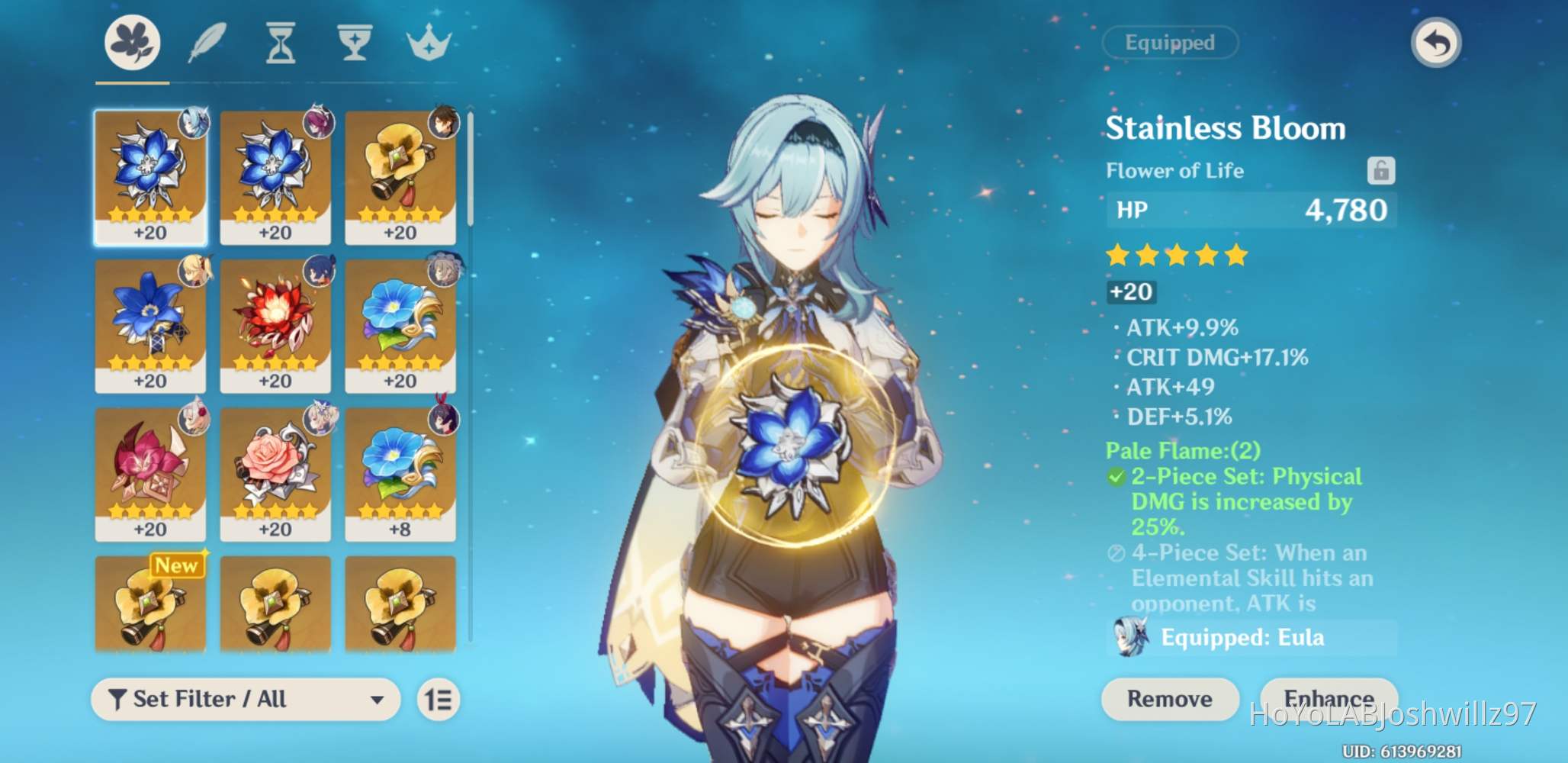Open the Sands of Eon artifact list

tap(279, 43)
